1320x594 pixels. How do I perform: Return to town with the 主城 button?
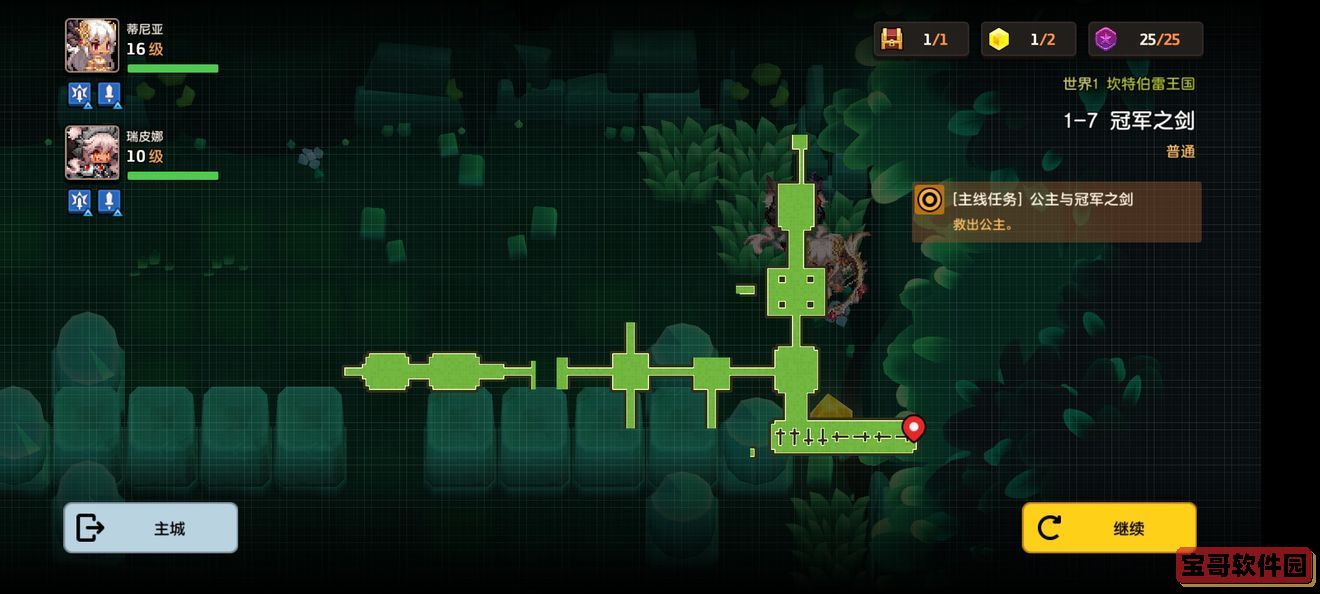tap(151, 528)
